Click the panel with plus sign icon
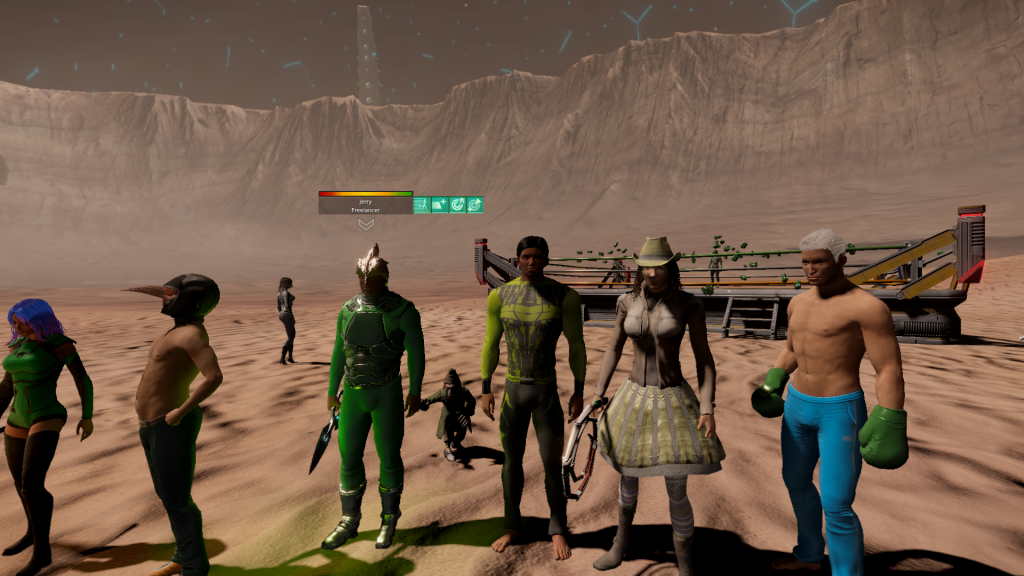Screen dimensions: 1024x576 pyautogui.click(x=440, y=205)
